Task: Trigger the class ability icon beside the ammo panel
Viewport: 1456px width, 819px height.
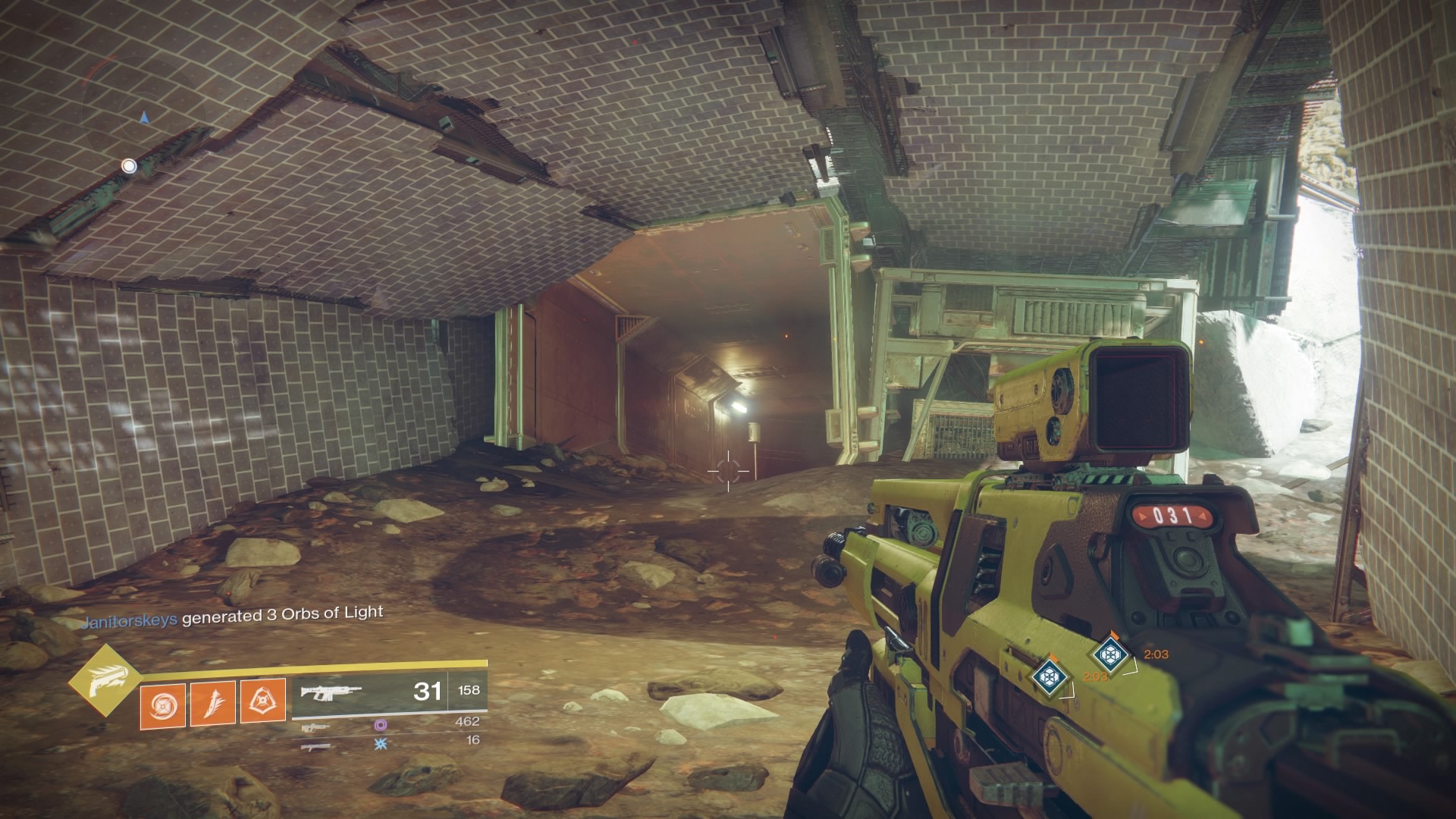Action: 263,701
